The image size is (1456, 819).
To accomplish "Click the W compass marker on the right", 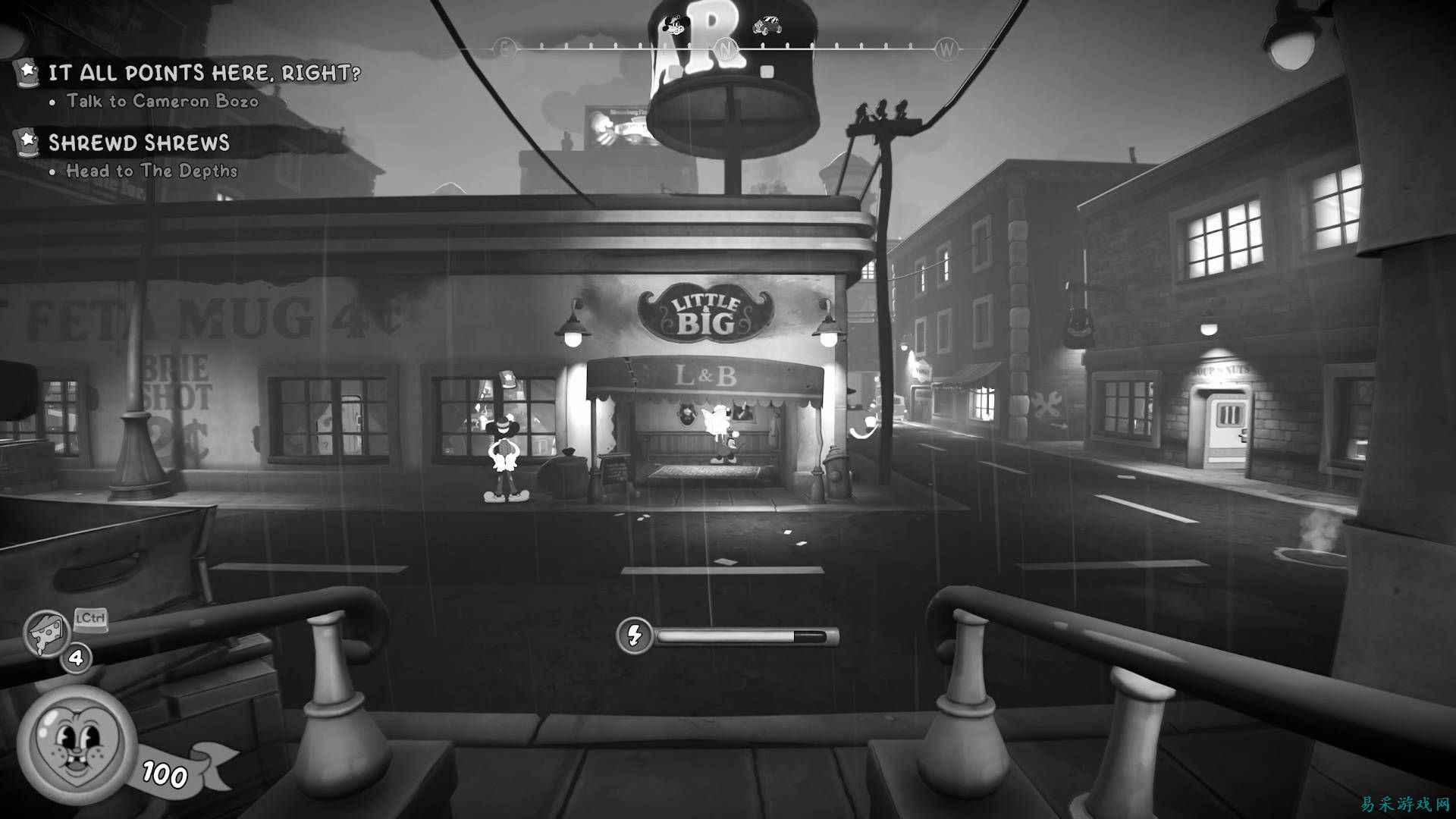I will click(945, 47).
